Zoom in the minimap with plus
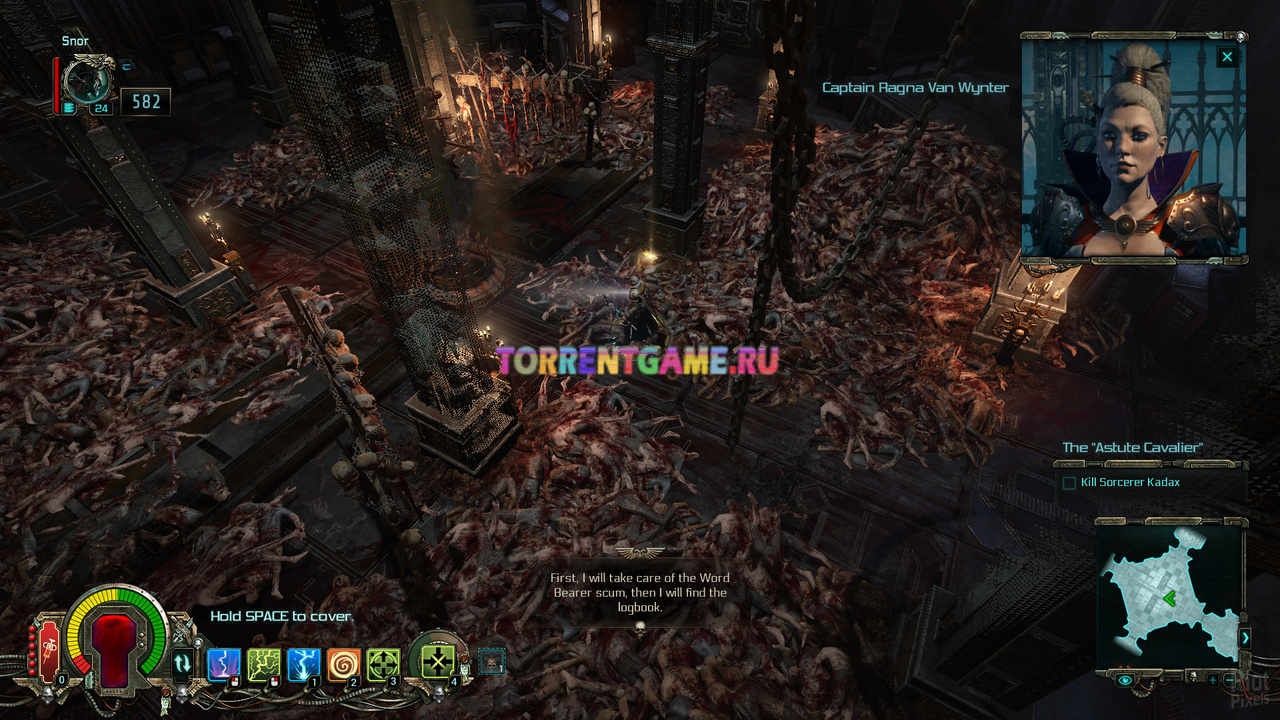The image size is (1280, 720). (x=1212, y=680)
